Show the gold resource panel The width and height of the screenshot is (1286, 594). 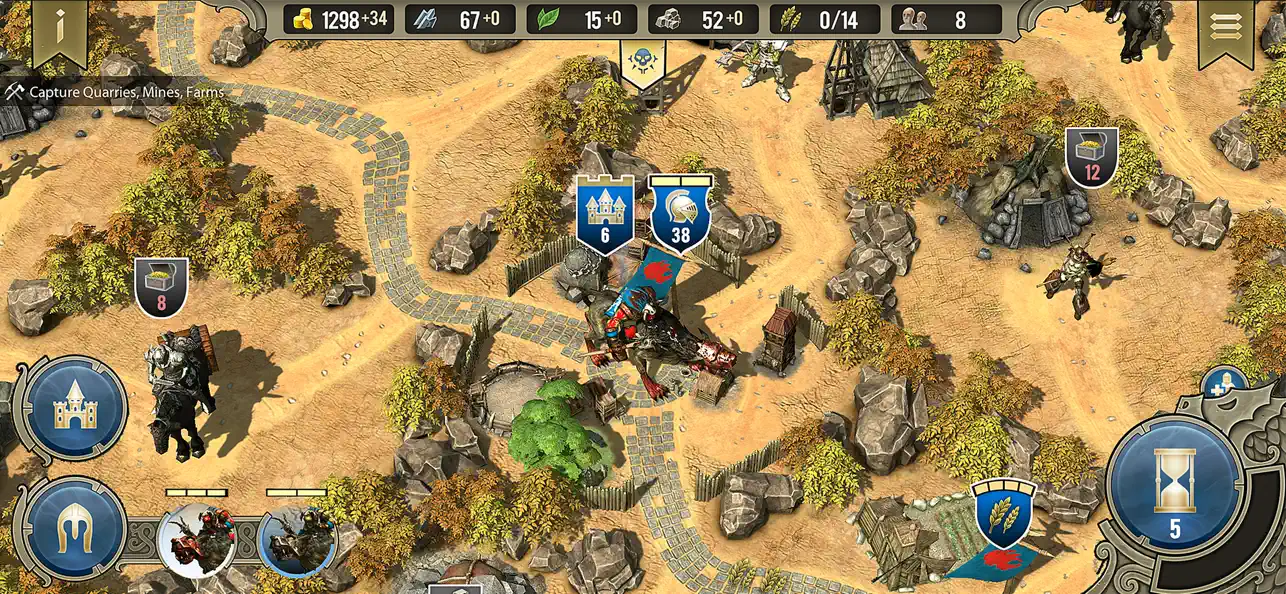341,19
